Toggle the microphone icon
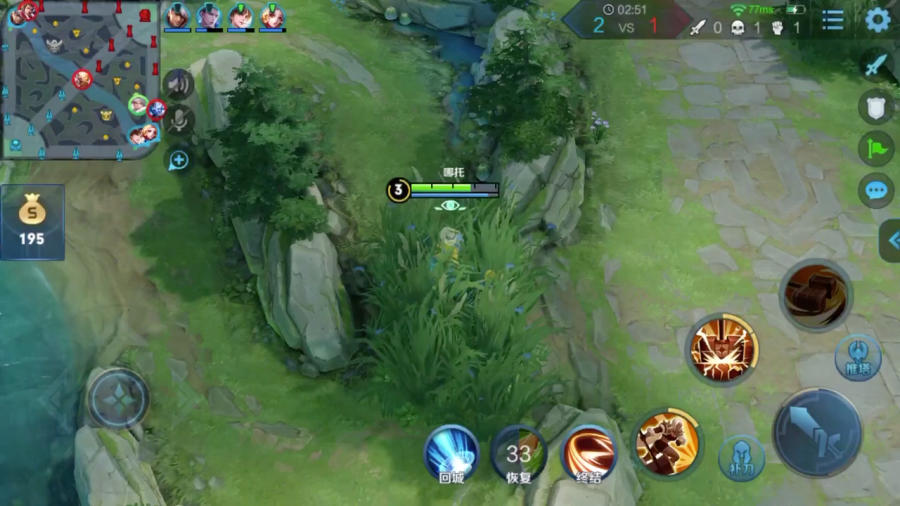Screen dimensions: 900x506 point(179,121)
